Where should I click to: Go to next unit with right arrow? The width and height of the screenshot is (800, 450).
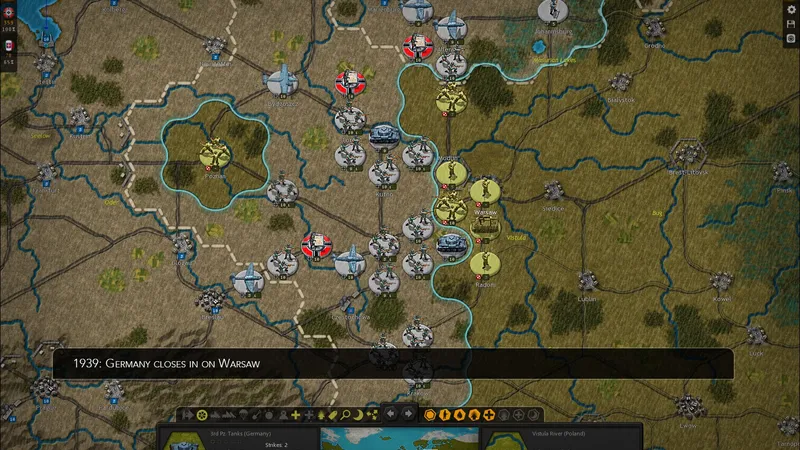tap(408, 414)
